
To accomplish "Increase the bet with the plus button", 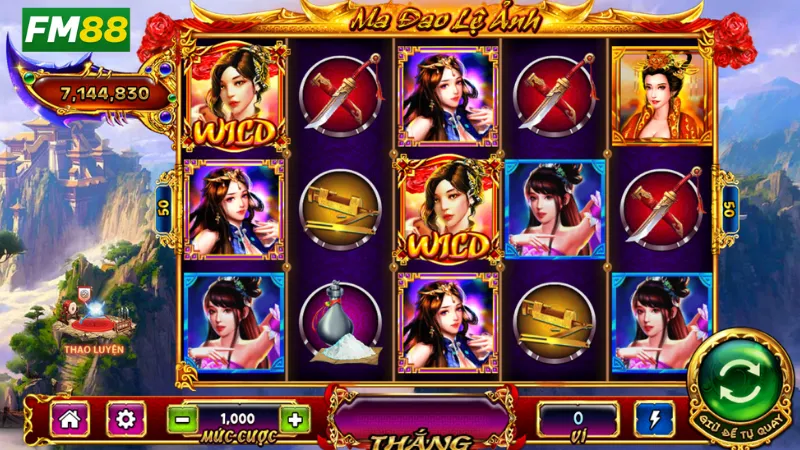I will pos(294,420).
